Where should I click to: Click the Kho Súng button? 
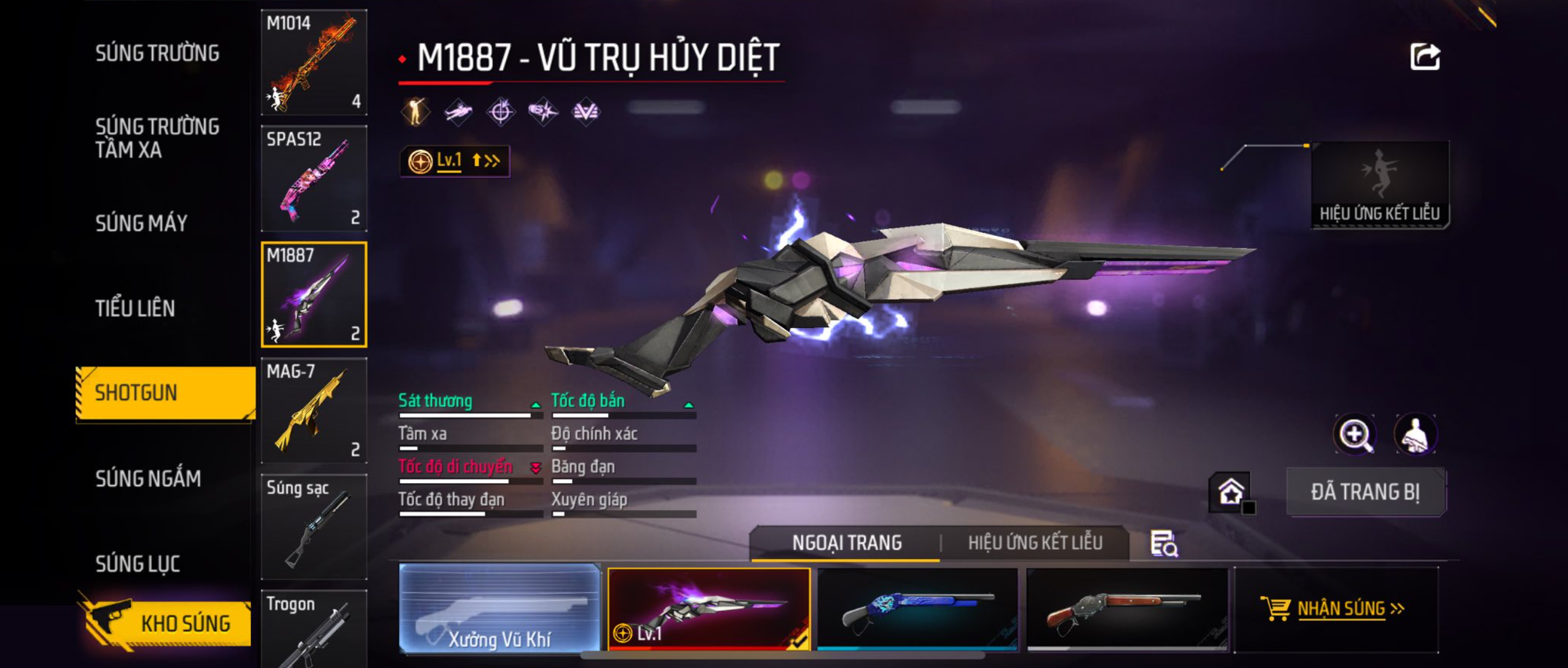click(166, 623)
